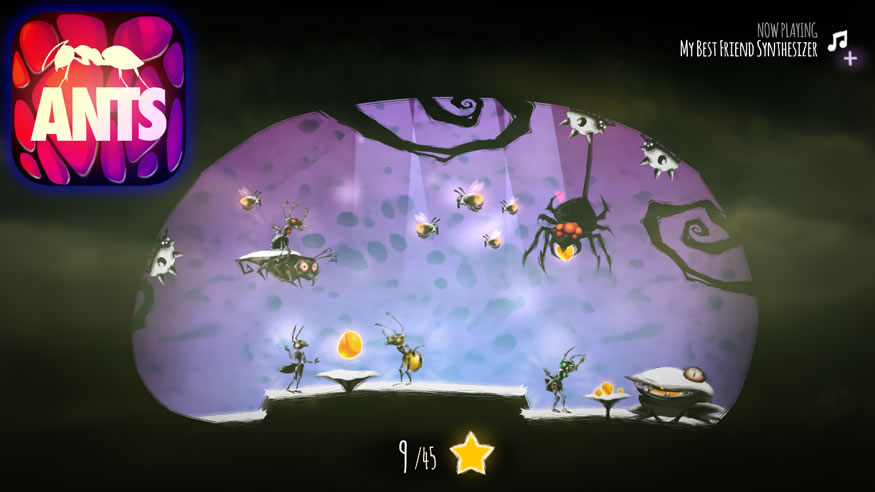This screenshot has height=492, width=875.
Task: Open the ANTS app icon
Action: pos(98,97)
